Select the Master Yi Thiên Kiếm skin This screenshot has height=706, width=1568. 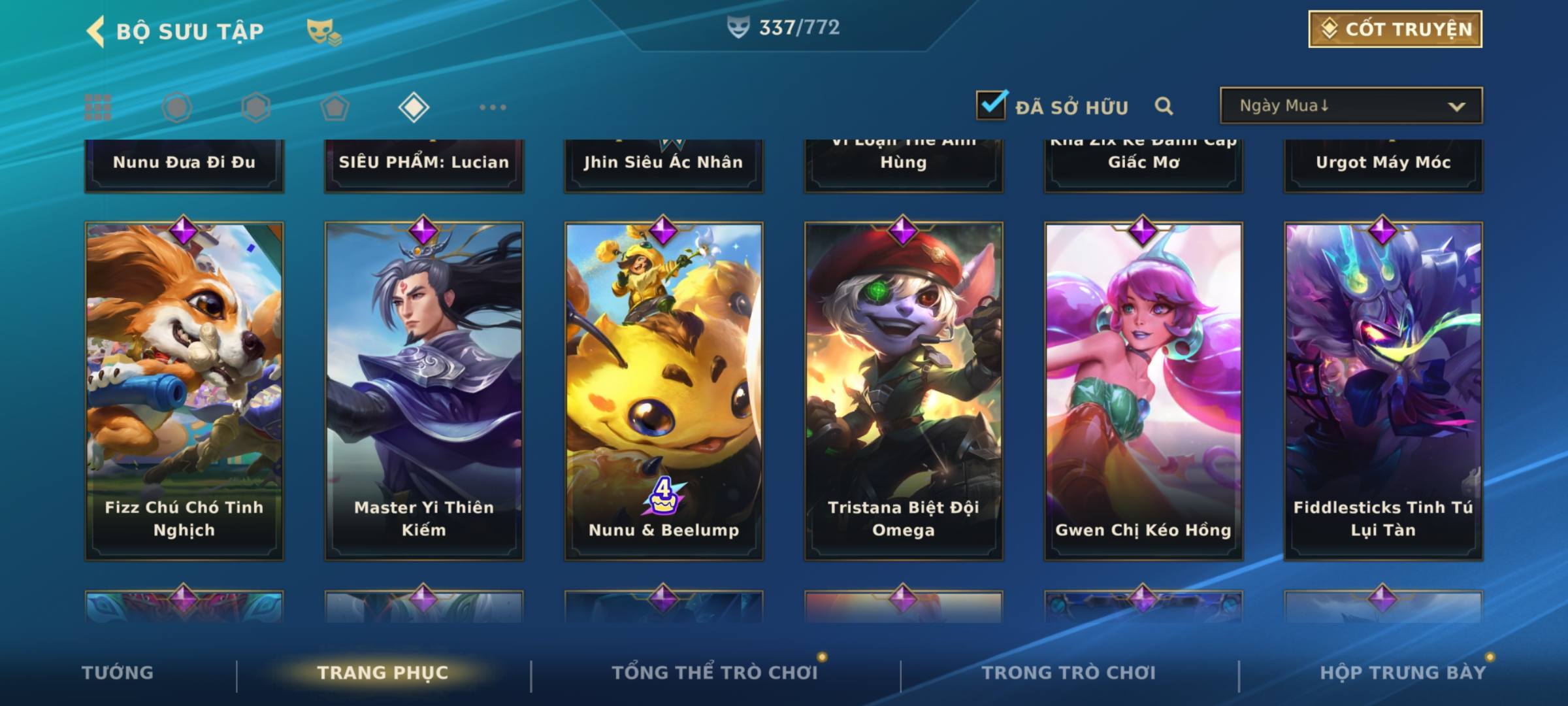pyautogui.click(x=424, y=391)
